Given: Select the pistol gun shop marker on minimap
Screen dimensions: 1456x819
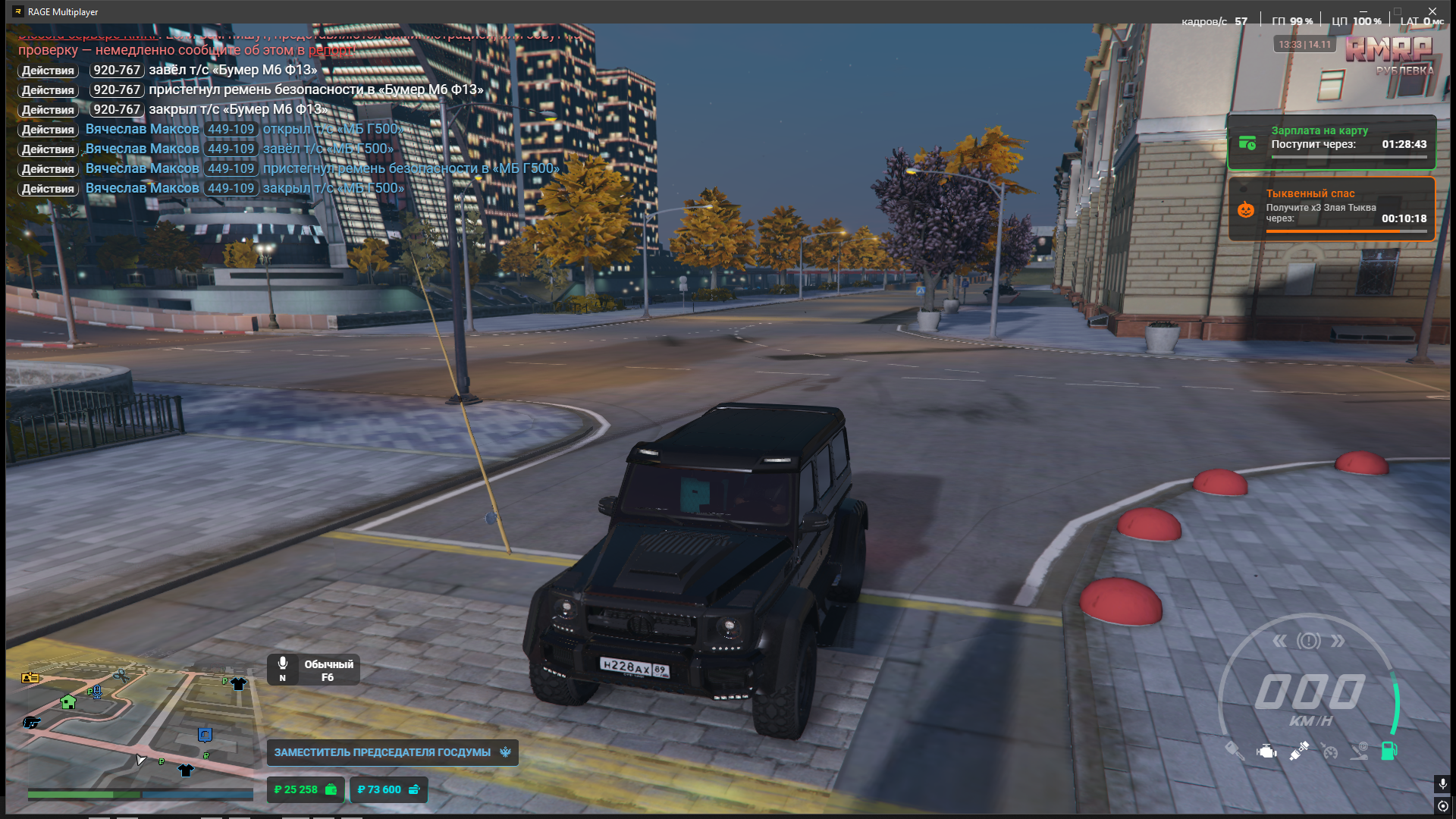Looking at the screenshot, I should coord(31,722).
